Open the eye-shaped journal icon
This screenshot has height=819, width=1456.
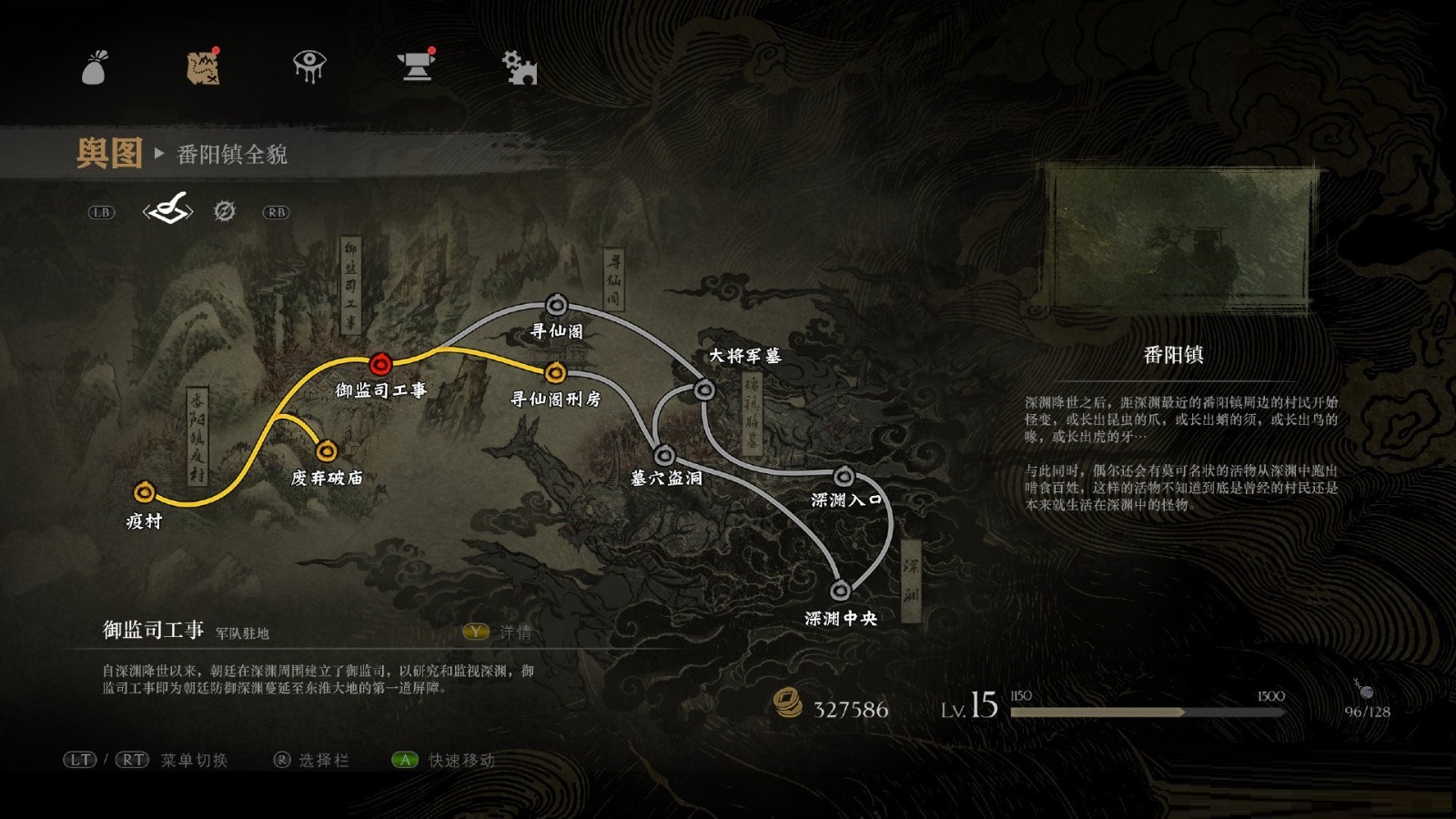point(308,66)
